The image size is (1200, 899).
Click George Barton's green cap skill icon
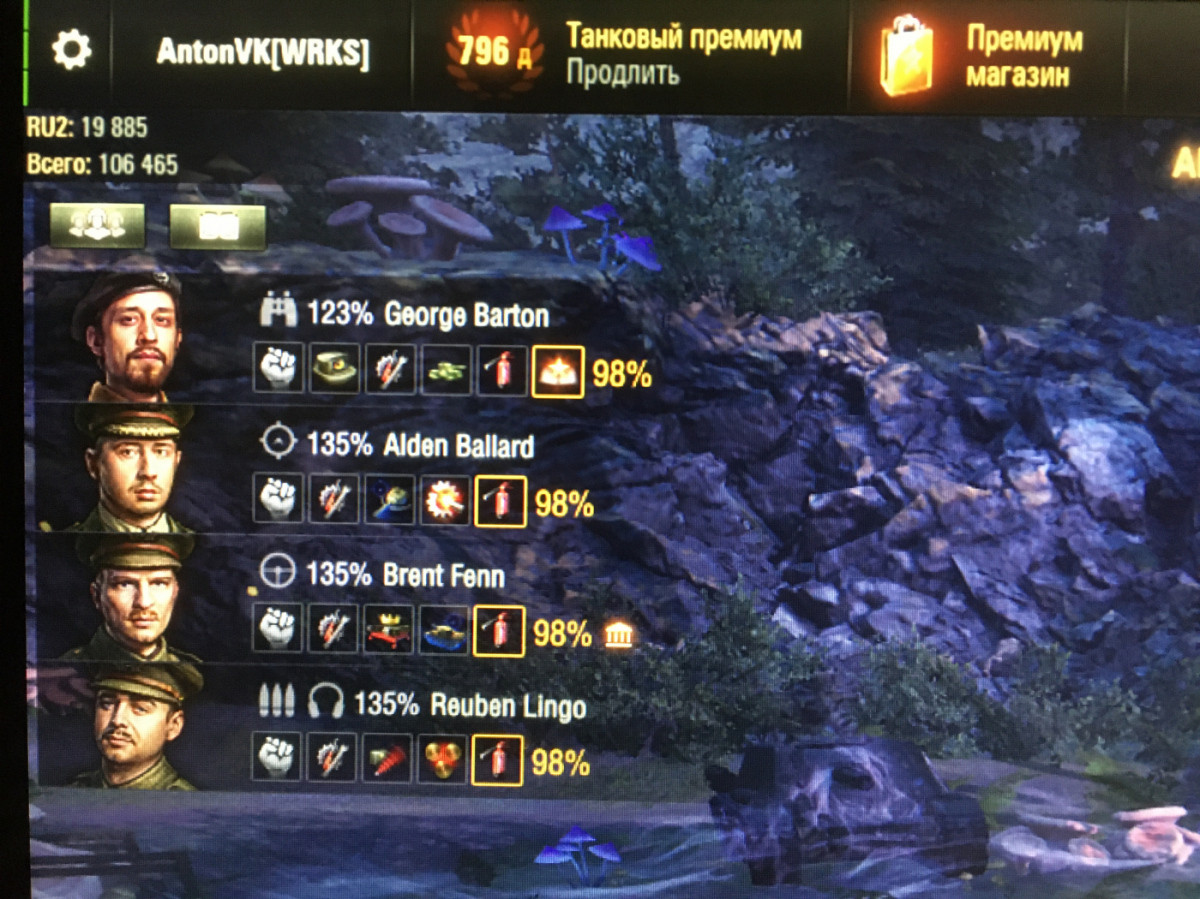point(334,370)
